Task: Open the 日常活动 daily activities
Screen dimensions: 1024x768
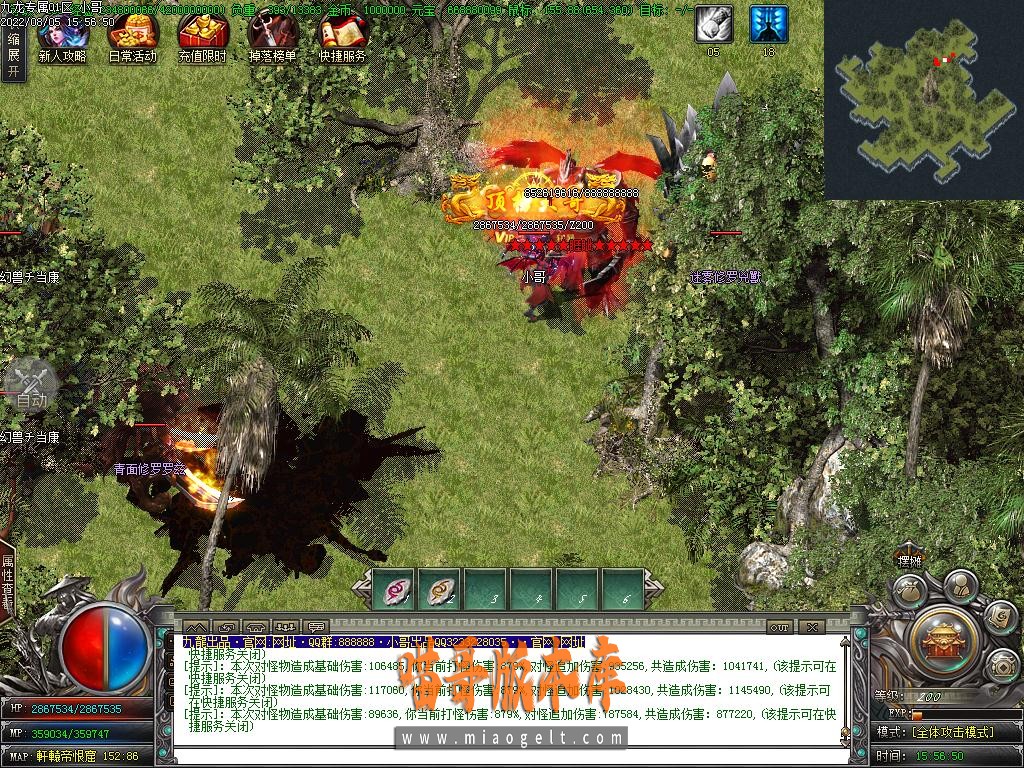Action: 132,36
